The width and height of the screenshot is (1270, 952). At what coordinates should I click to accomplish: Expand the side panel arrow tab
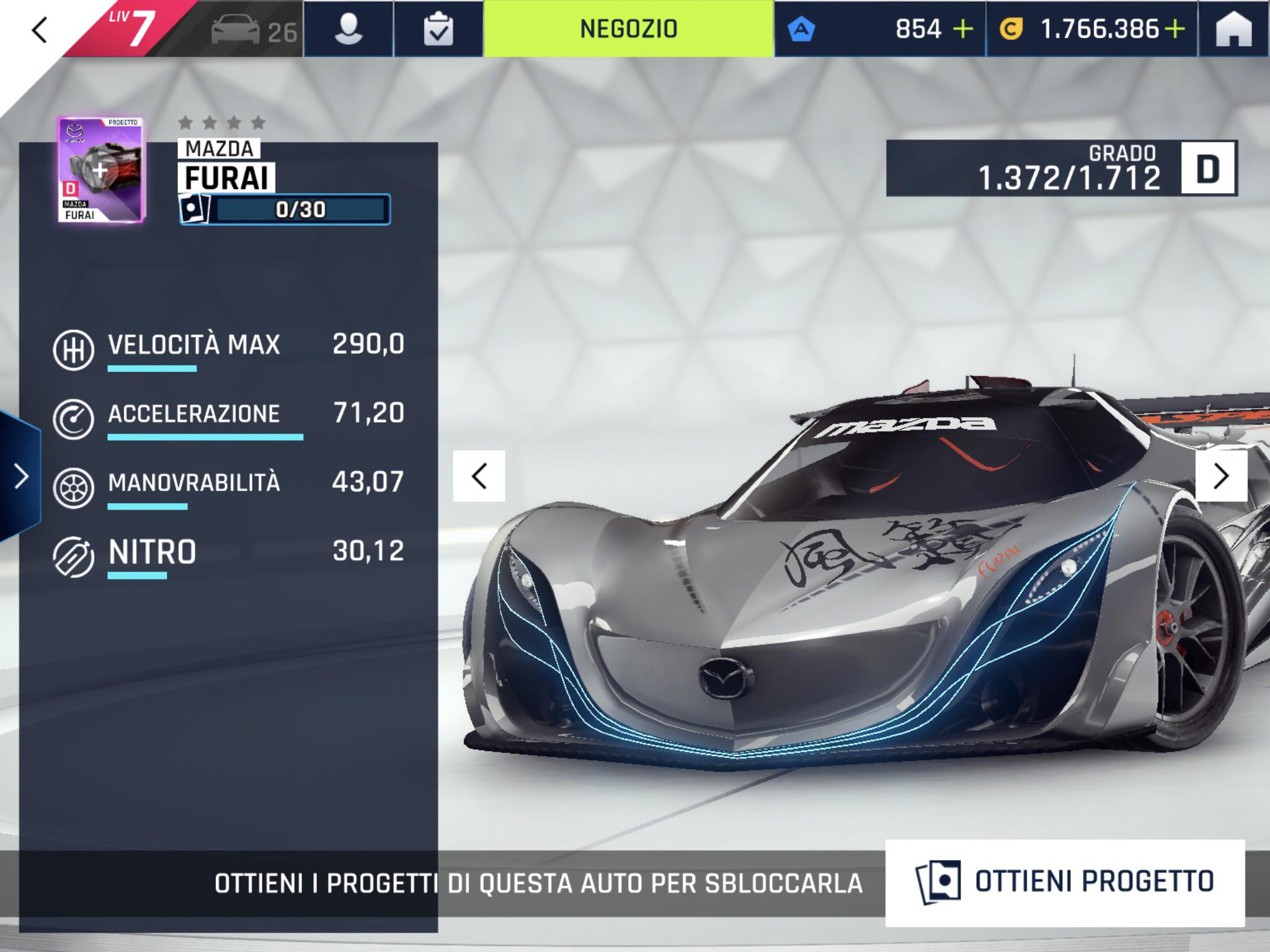(x=20, y=477)
